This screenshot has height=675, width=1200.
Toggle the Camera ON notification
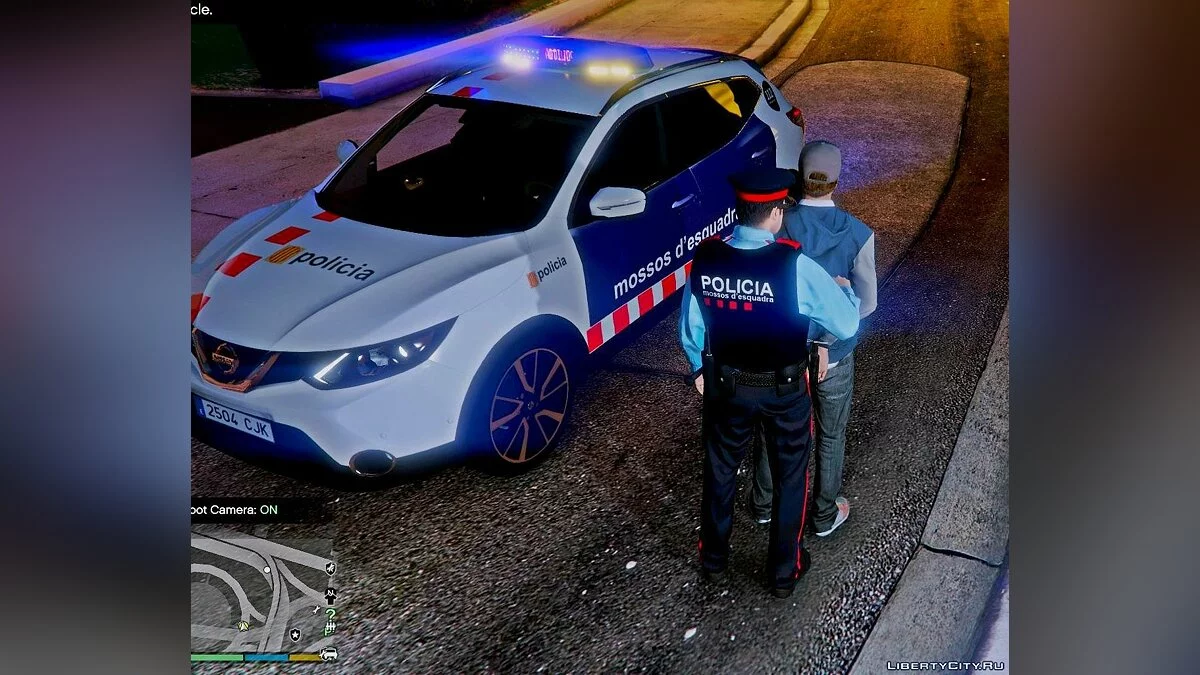click(x=235, y=510)
